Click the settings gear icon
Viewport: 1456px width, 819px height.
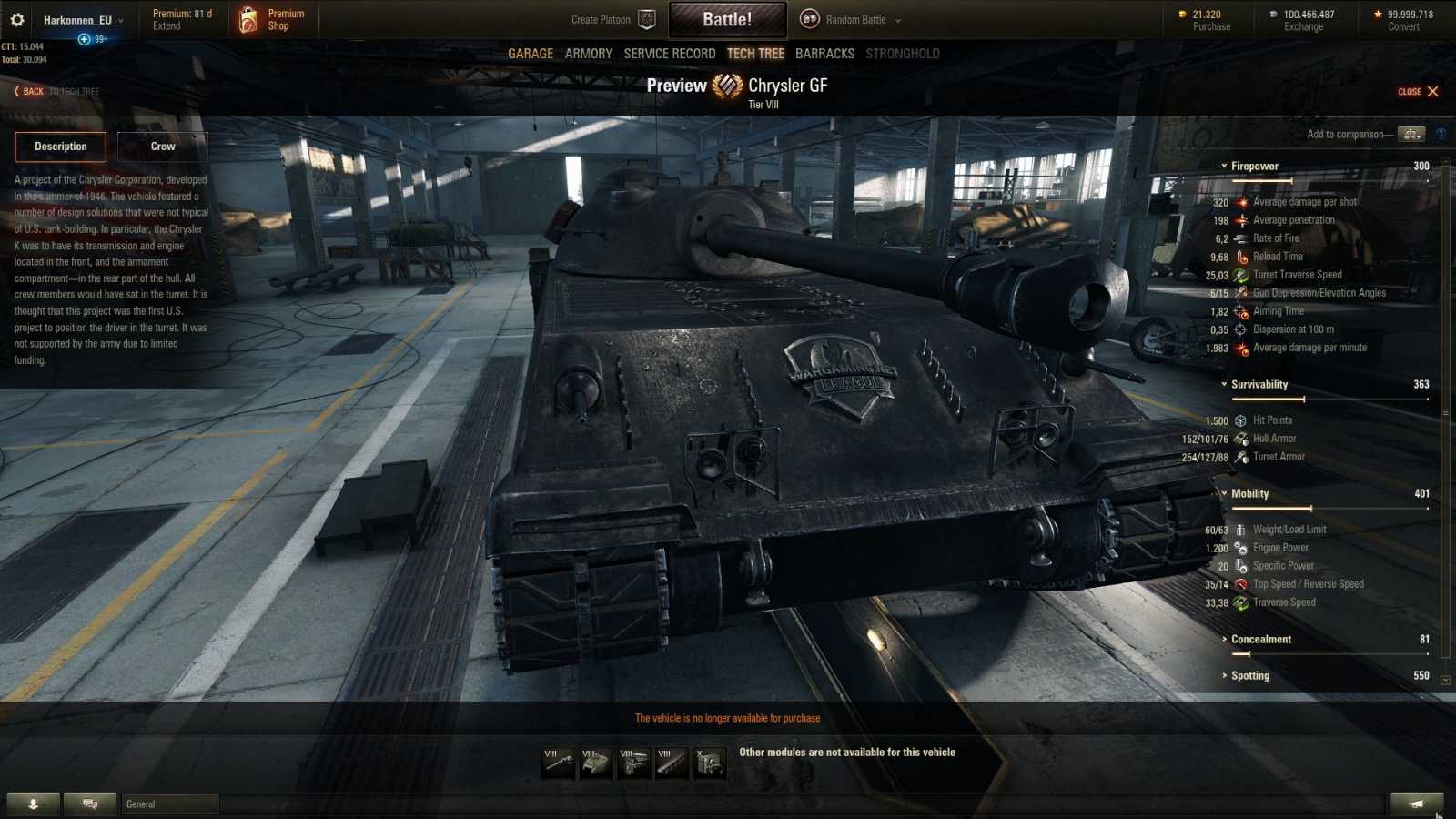pyautogui.click(x=17, y=18)
